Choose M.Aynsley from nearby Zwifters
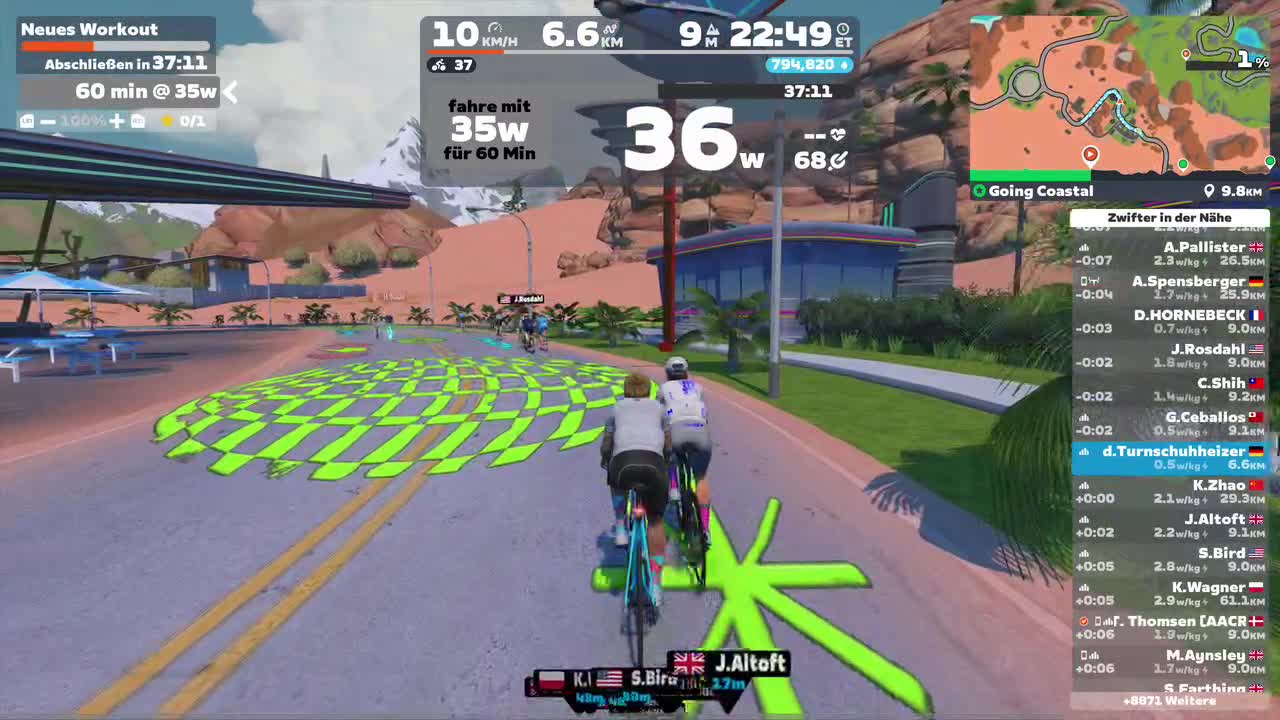This screenshot has height=720, width=1280. point(1170,662)
